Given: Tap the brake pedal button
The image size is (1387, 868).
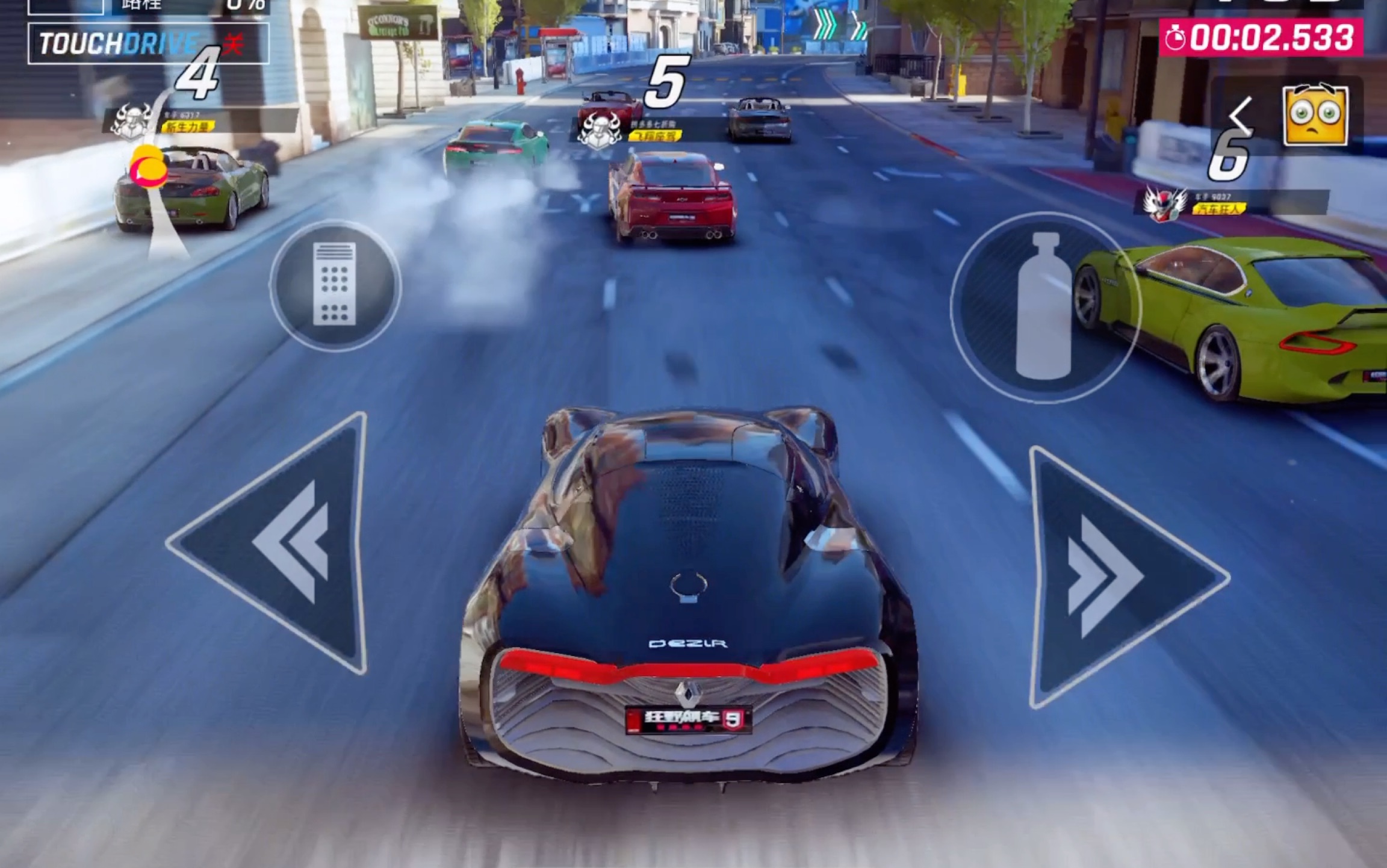Looking at the screenshot, I should (x=335, y=285).
